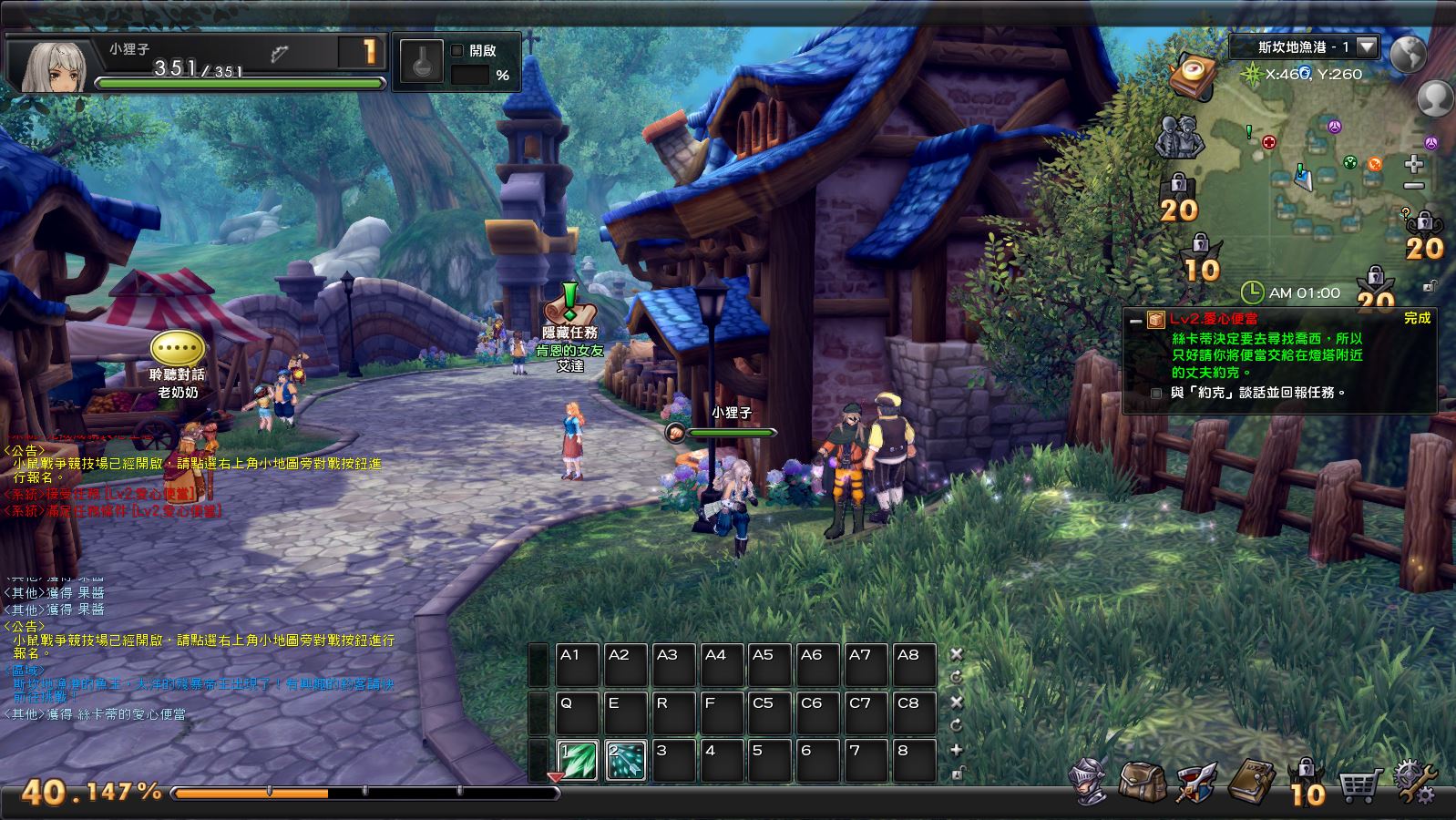This screenshot has width=1456, height=820.
Task: Open the inventory bag
Action: click(x=1141, y=782)
